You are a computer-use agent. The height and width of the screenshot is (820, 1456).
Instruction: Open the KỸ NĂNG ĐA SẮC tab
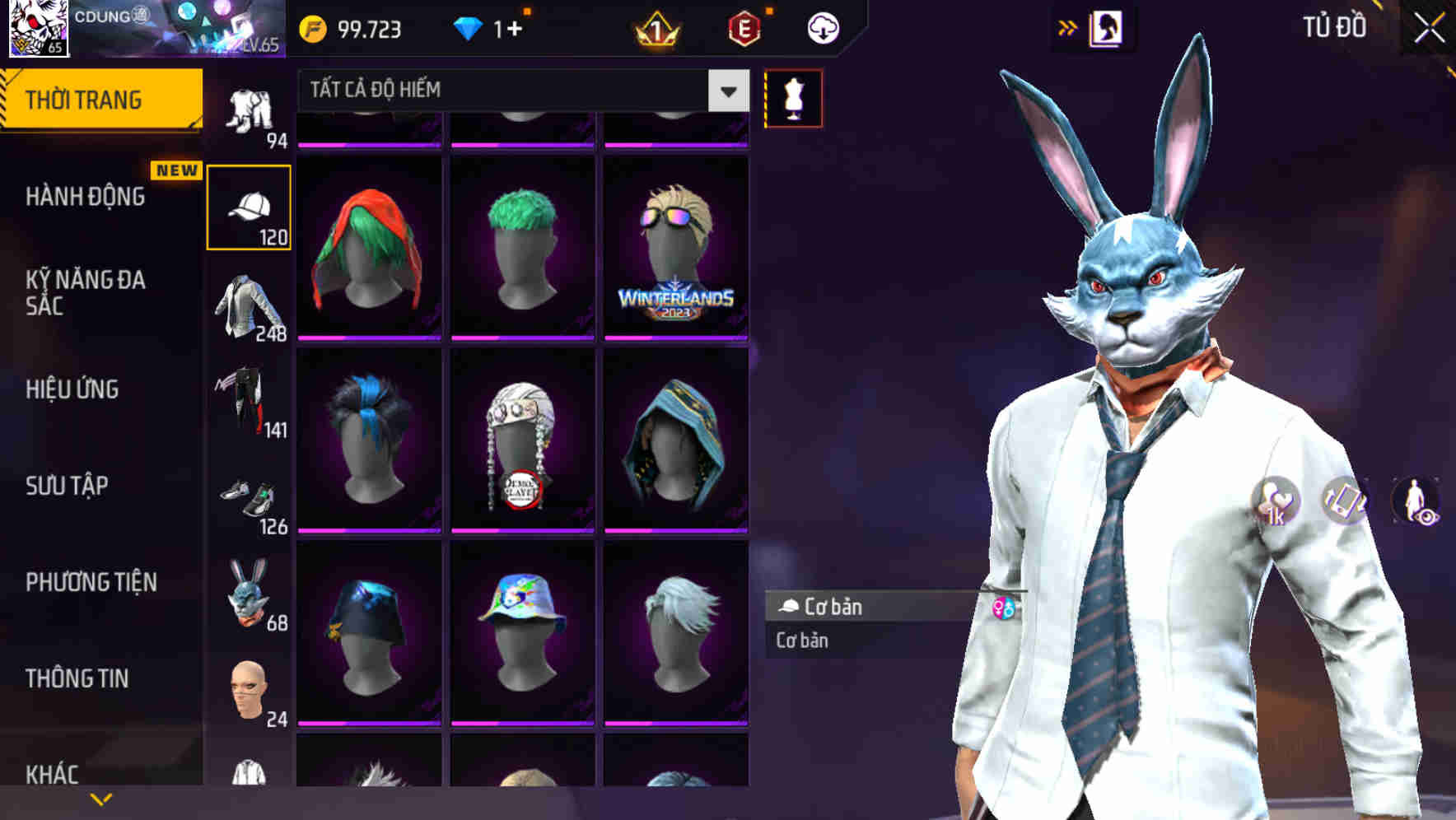click(x=86, y=292)
